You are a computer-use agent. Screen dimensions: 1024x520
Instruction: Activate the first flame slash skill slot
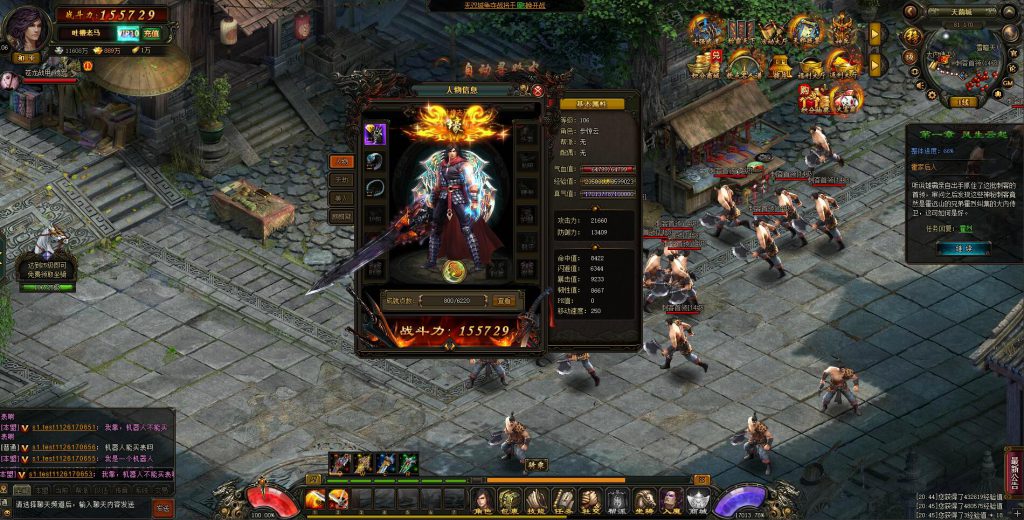tap(315, 498)
